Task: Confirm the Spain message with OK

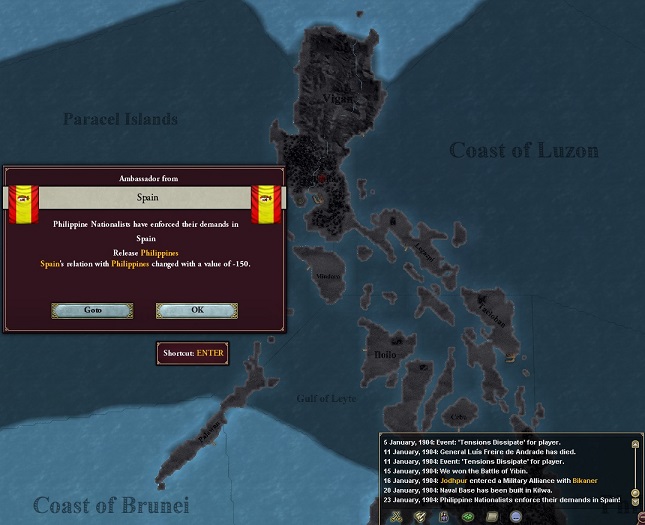Action: [x=197, y=310]
